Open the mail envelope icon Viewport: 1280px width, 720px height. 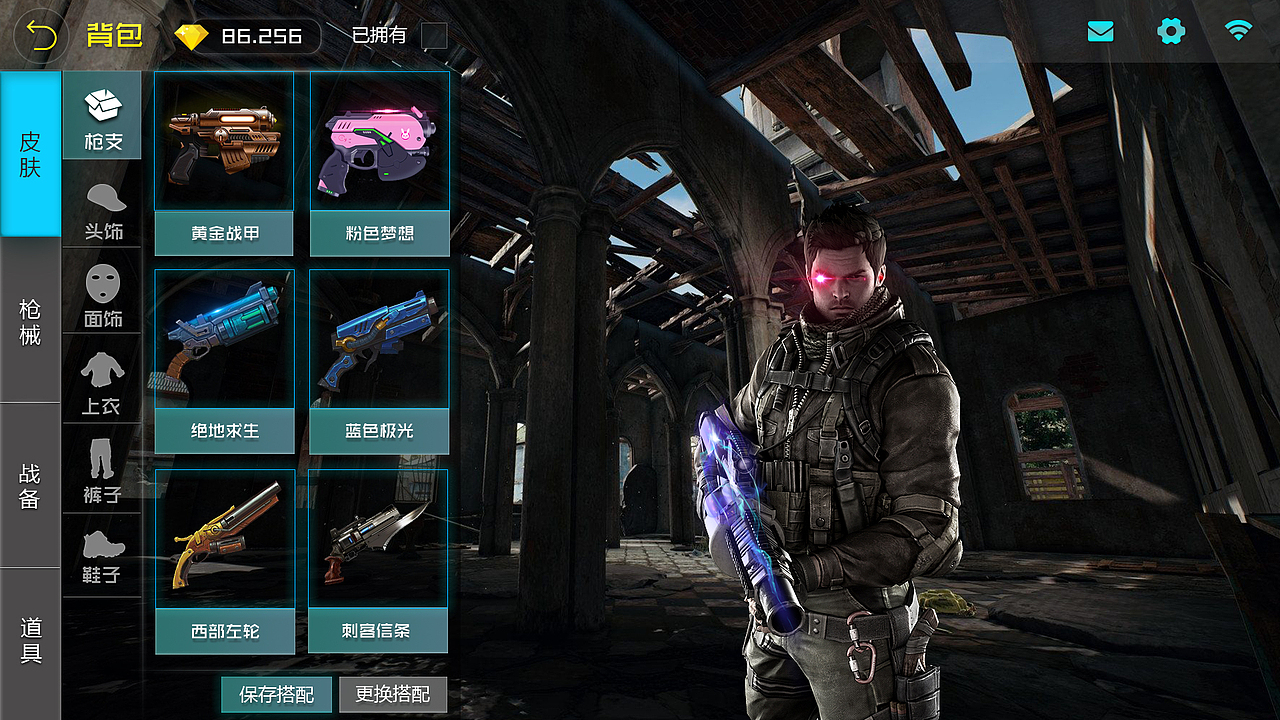1100,32
